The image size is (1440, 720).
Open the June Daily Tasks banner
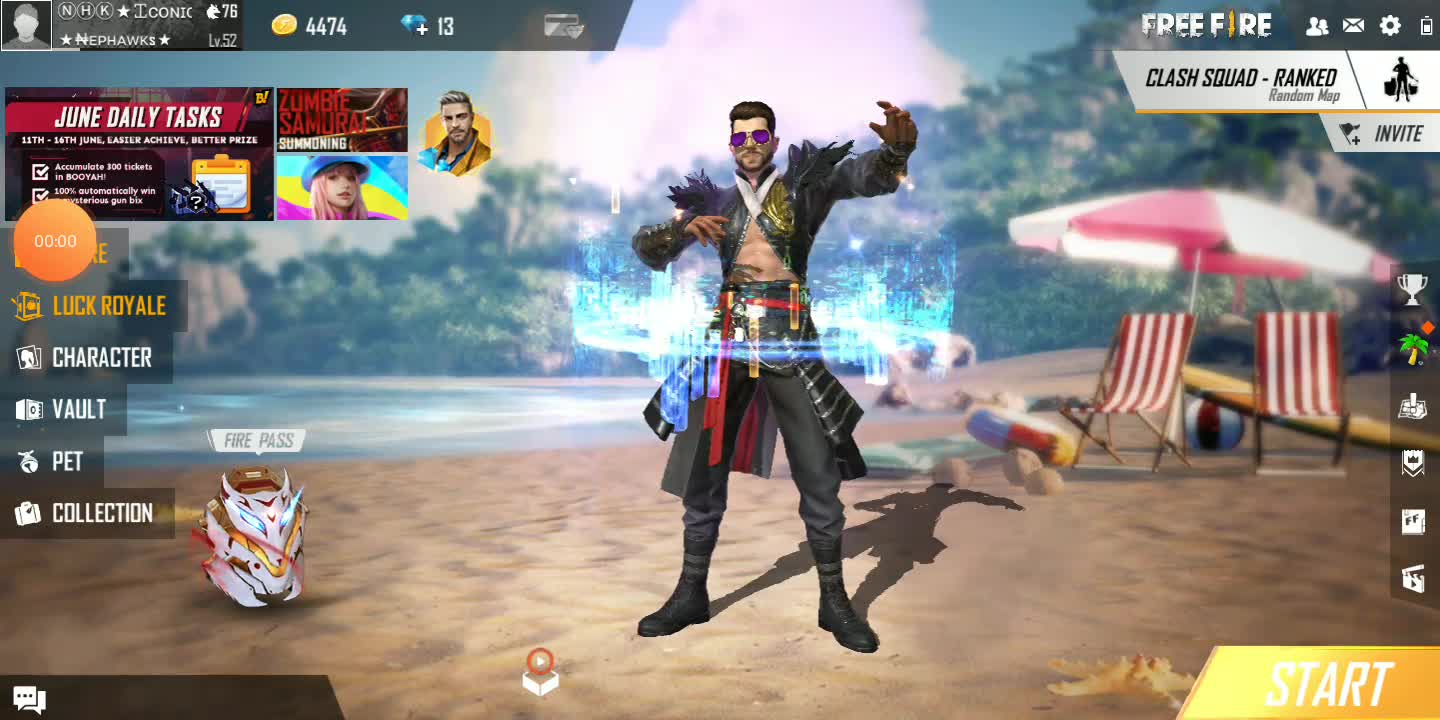[139, 153]
